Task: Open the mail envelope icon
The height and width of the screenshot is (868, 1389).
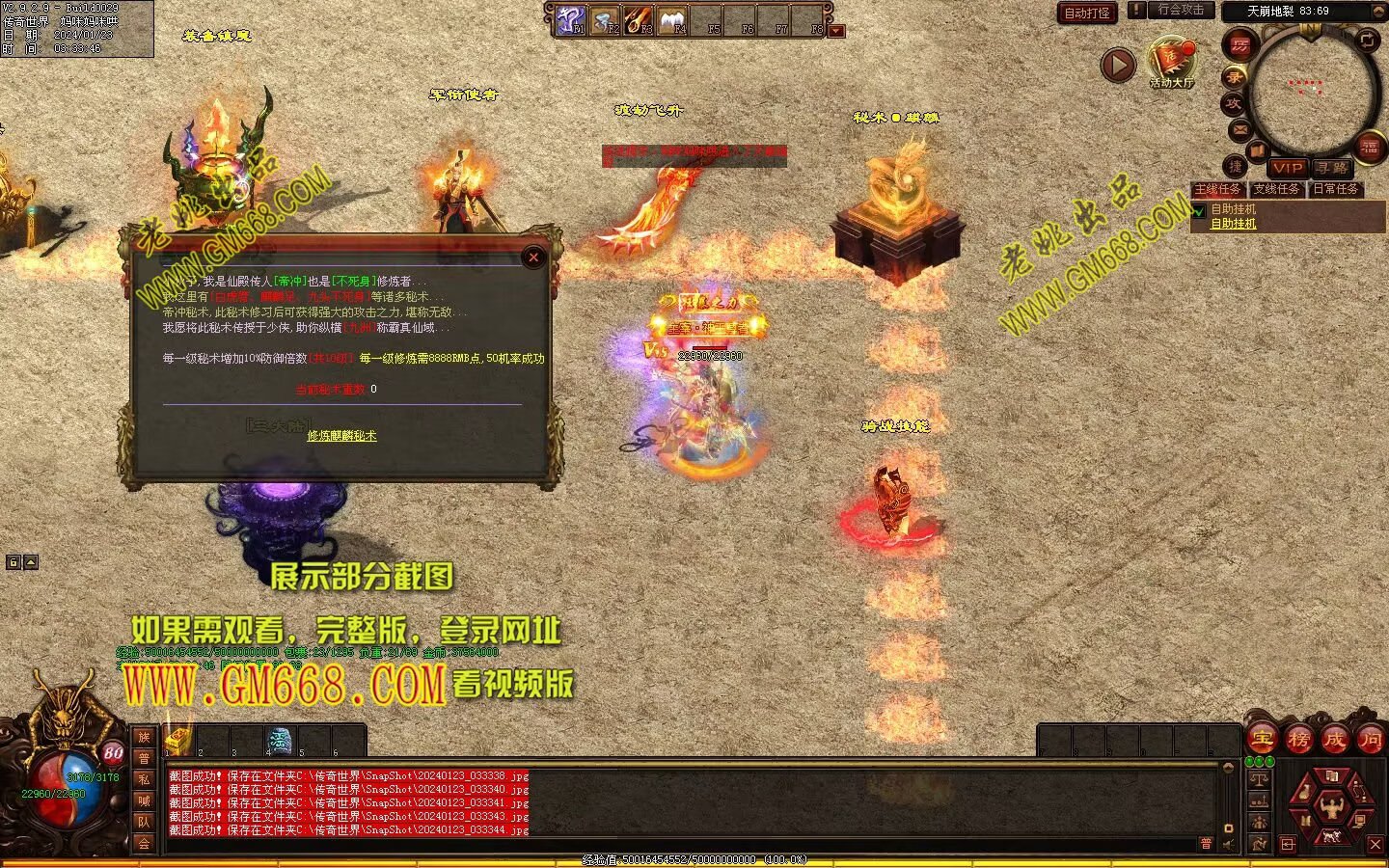Action: (x=1239, y=129)
